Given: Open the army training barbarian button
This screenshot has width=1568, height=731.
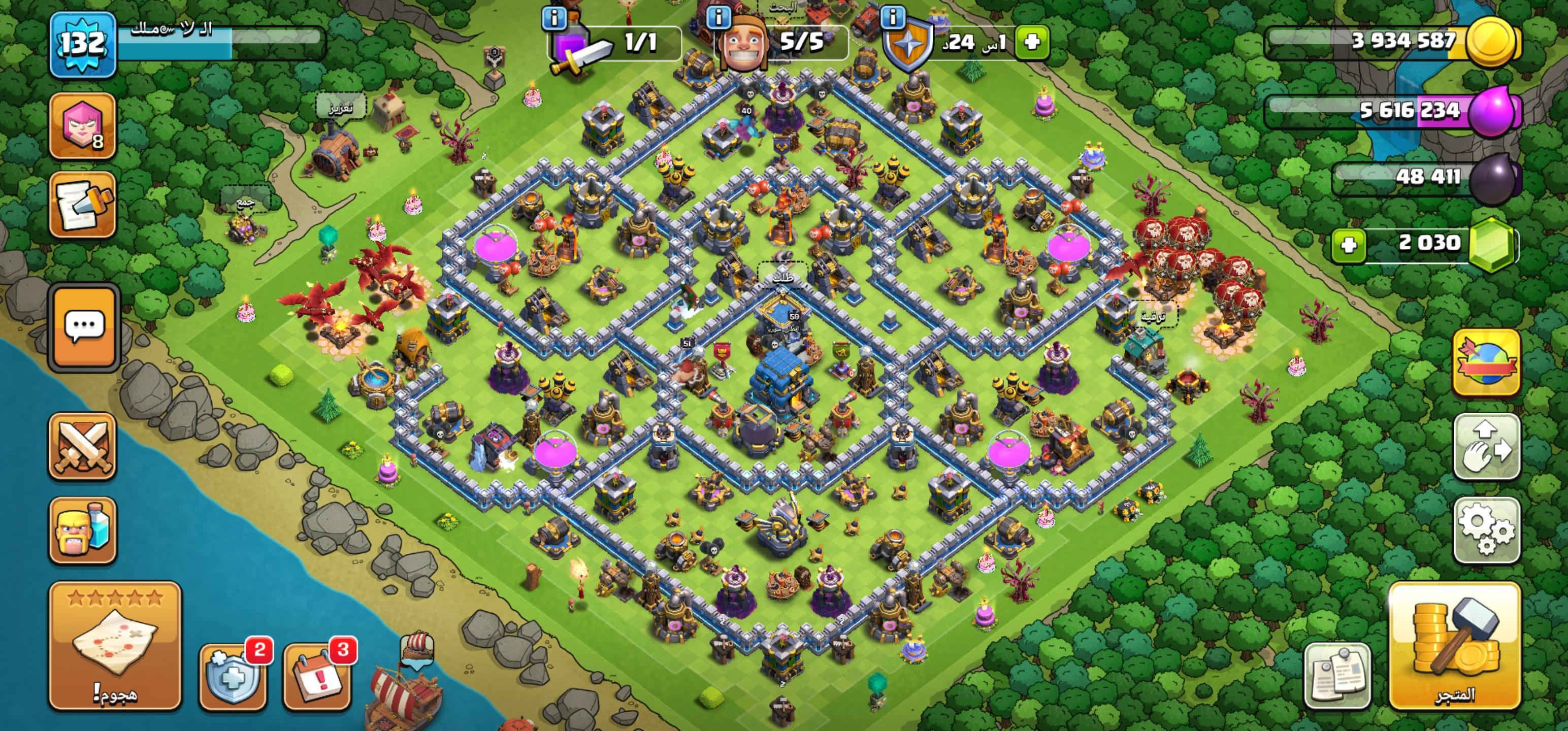Looking at the screenshot, I should [x=82, y=530].
